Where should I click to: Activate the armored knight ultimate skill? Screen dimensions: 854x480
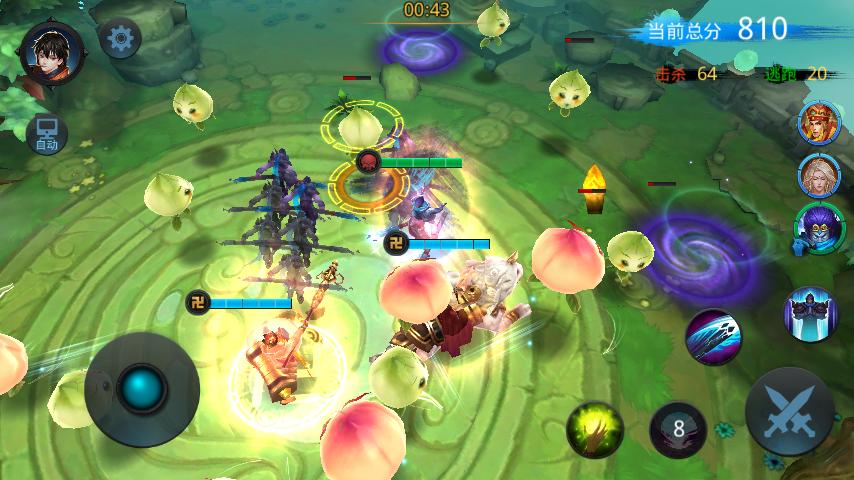tap(809, 313)
